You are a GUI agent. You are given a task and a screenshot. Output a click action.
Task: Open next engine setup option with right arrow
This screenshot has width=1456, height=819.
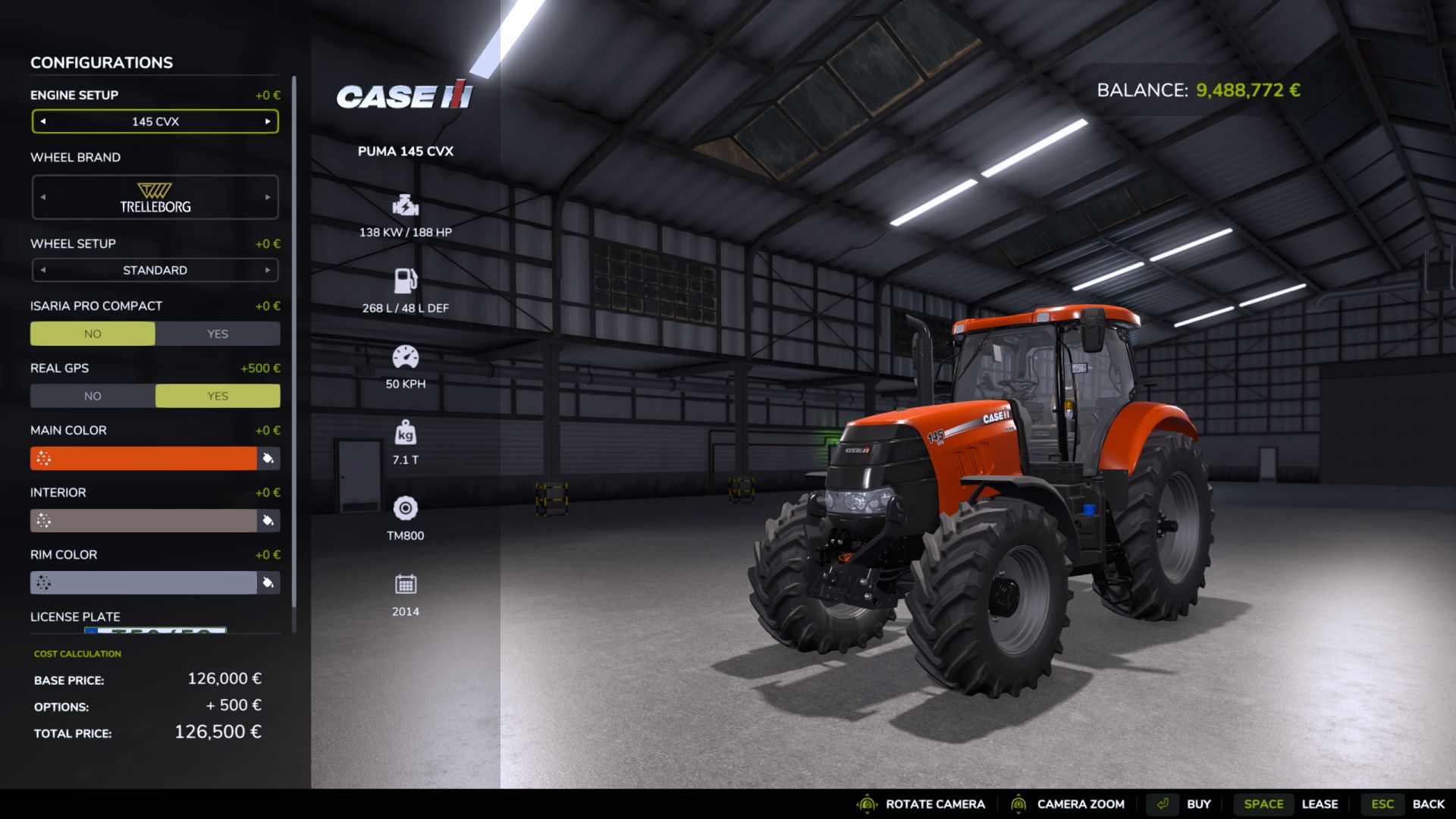267,121
